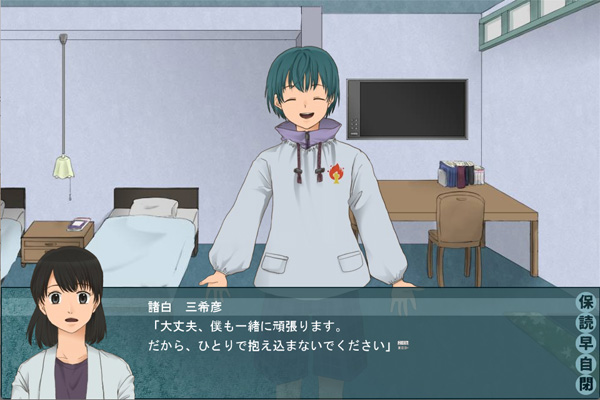Save the game with the 保 button

(586, 302)
